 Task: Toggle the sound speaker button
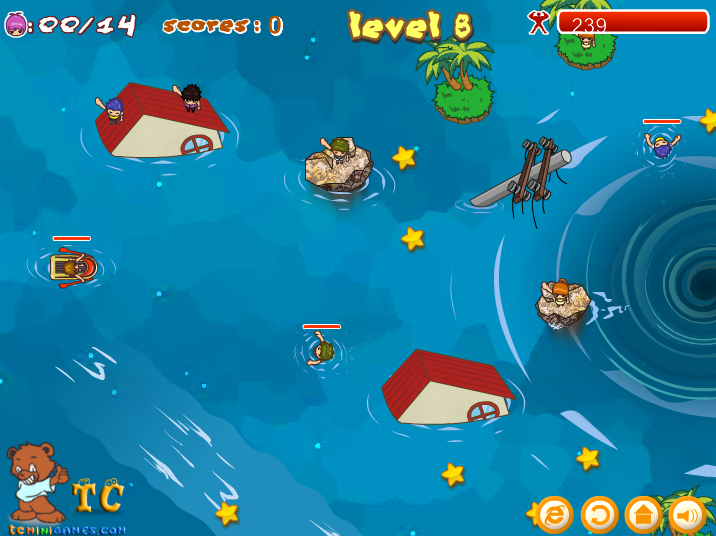point(687,515)
